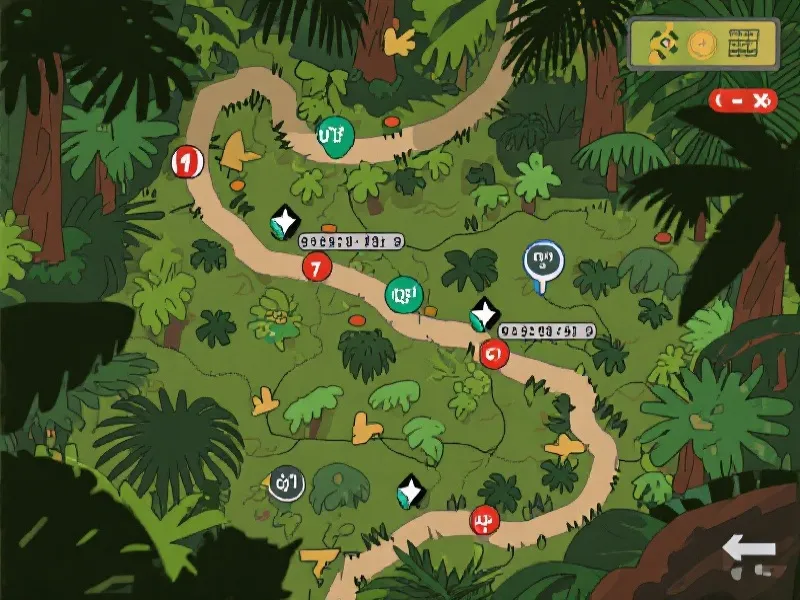Select the red map marker numbered 7
Screen dimensions: 800x600
pos(316,267)
